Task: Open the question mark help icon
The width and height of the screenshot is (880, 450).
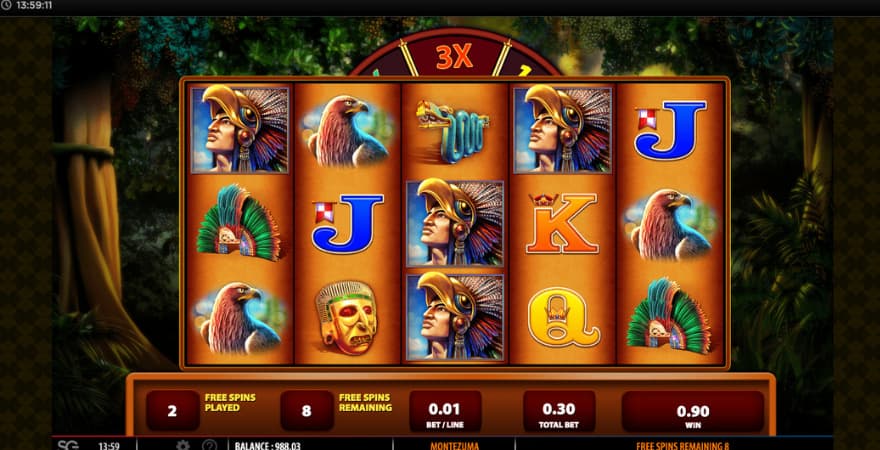Action: coord(209,445)
